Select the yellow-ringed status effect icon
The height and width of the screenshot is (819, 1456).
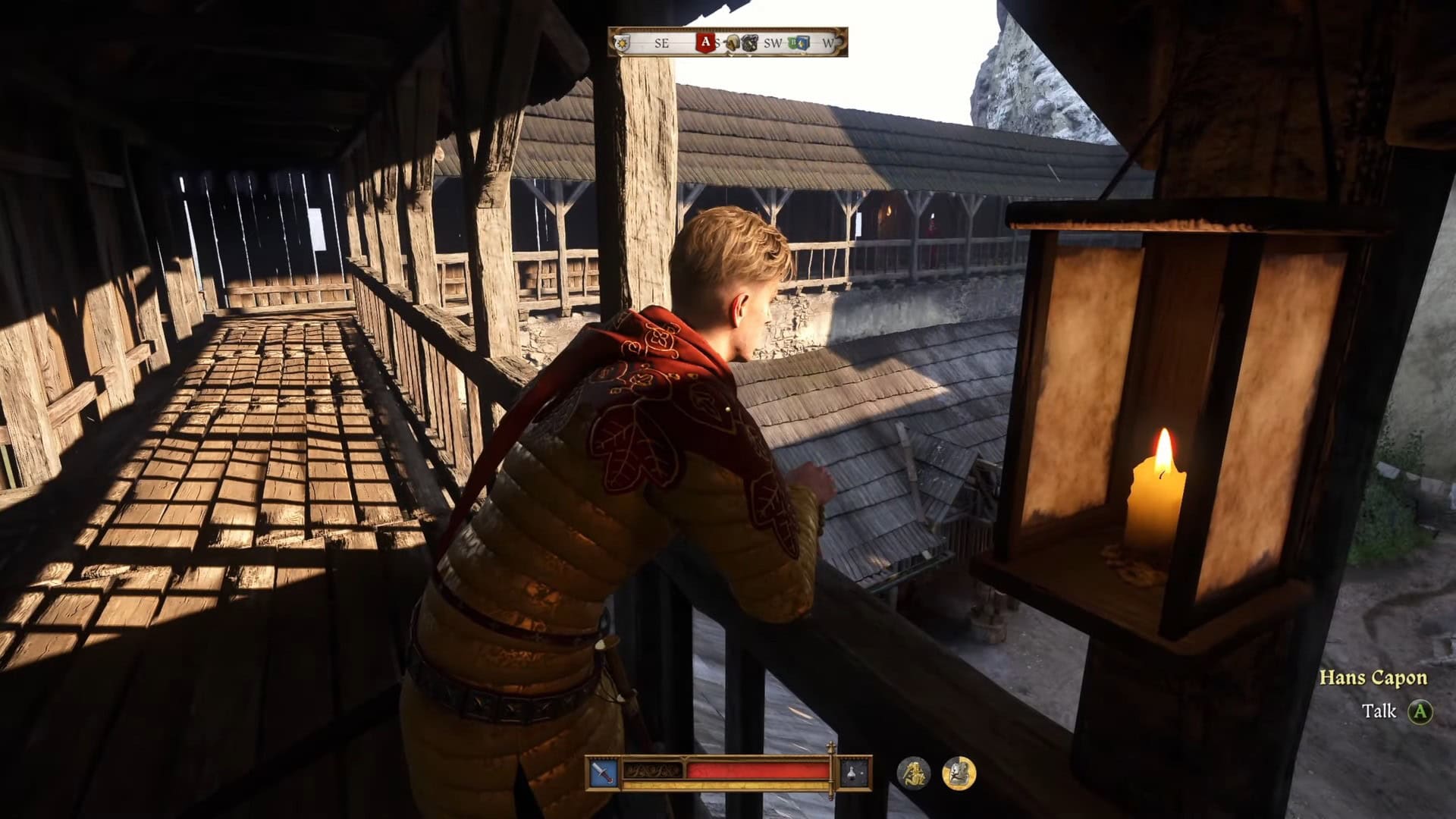(x=959, y=773)
